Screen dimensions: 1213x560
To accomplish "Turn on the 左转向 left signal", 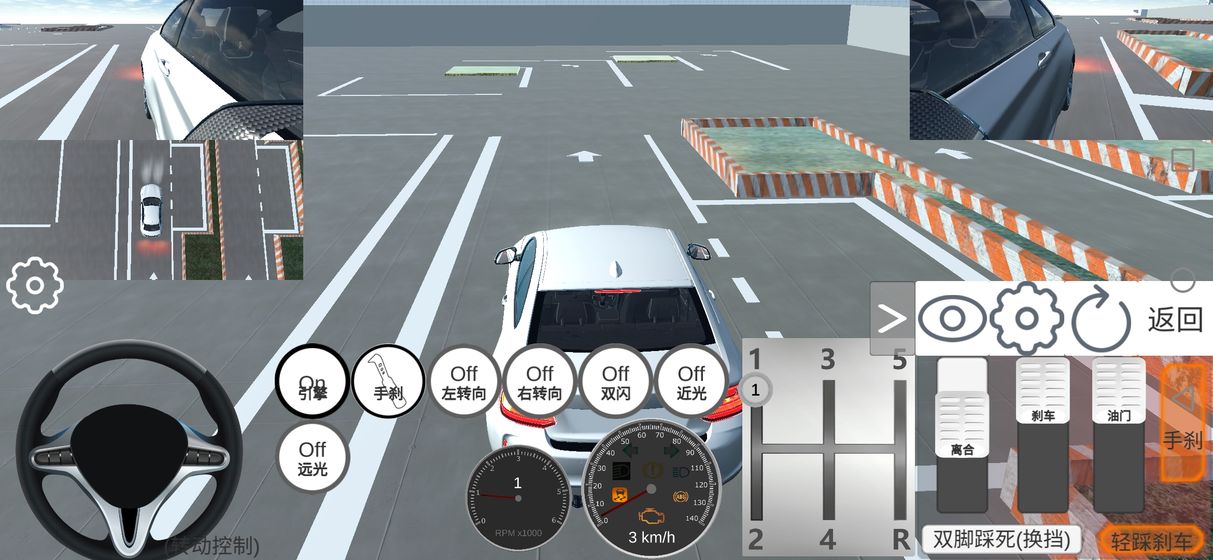I will pyautogui.click(x=464, y=383).
